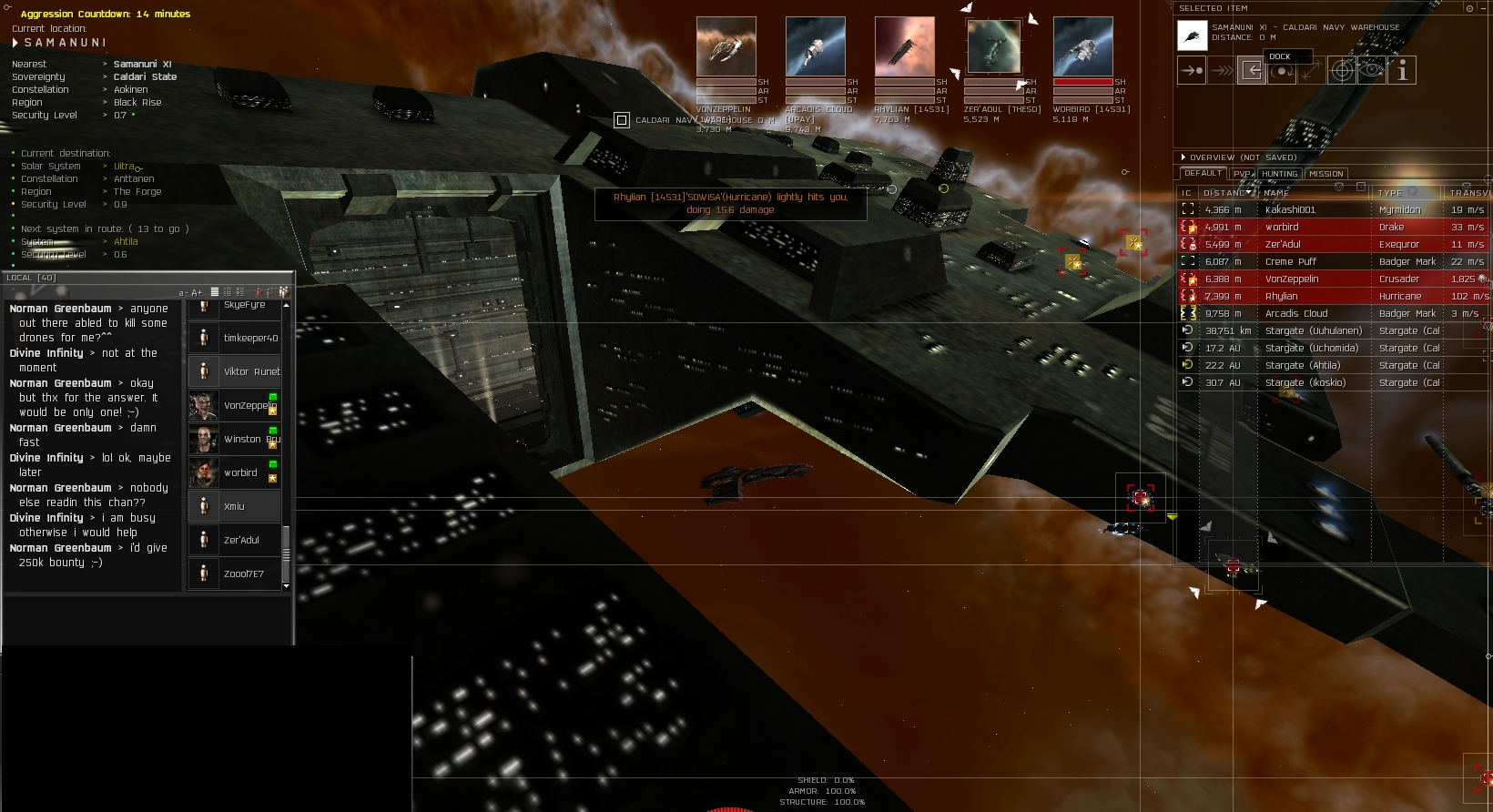The image size is (1493, 812).
Task: Open the Hunting overview tab
Action: (x=1279, y=174)
